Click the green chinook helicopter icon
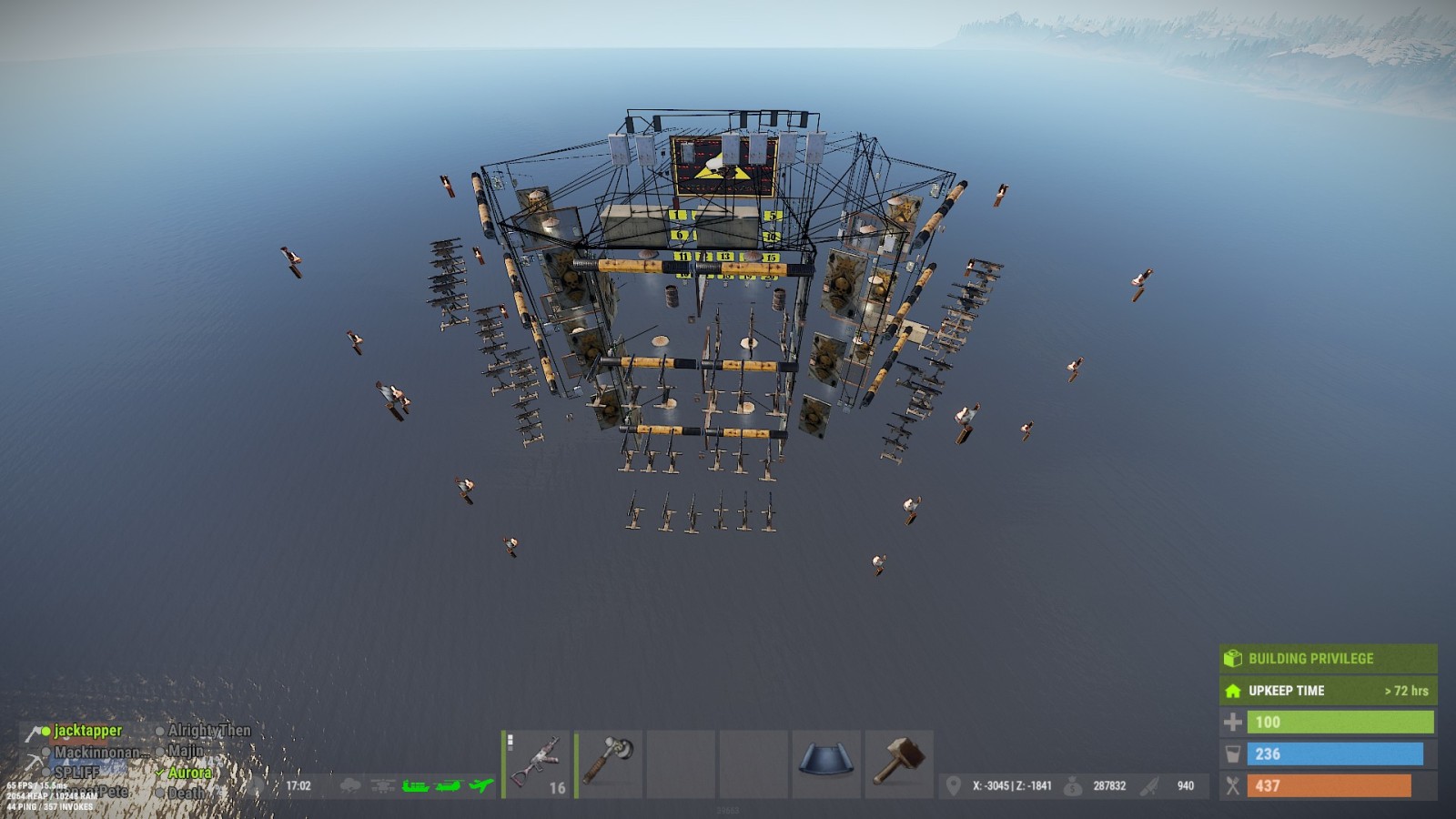Viewport: 1456px width, 819px height. pos(449,785)
